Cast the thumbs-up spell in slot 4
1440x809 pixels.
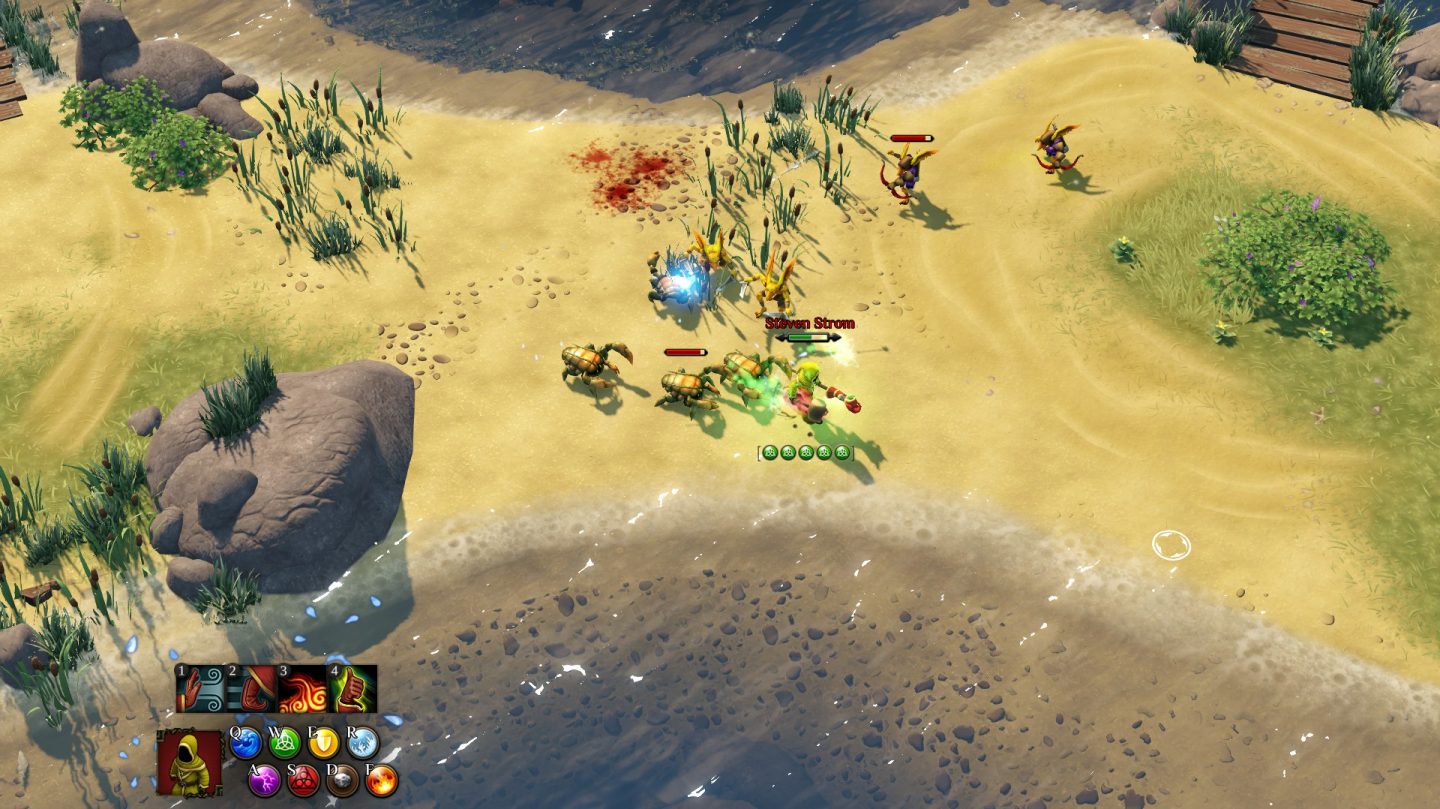pos(353,689)
